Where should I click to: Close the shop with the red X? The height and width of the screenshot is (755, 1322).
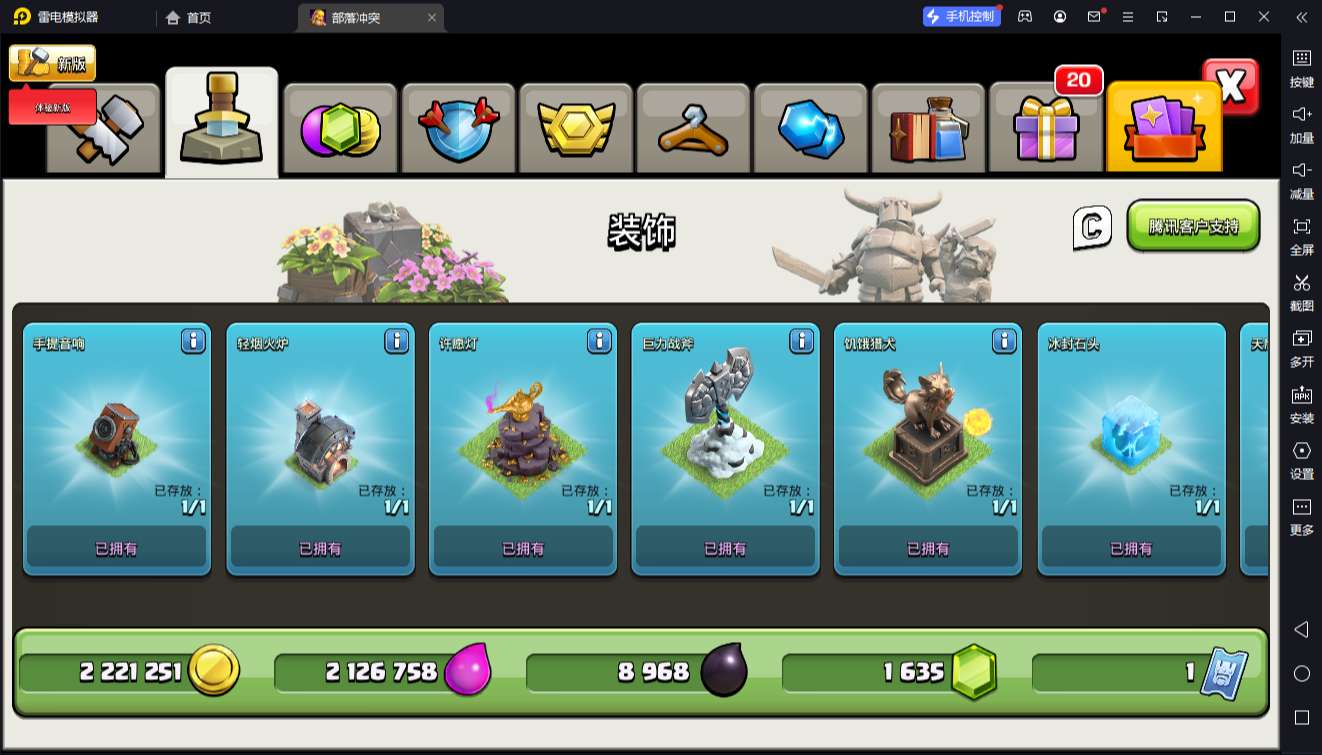[x=1231, y=87]
